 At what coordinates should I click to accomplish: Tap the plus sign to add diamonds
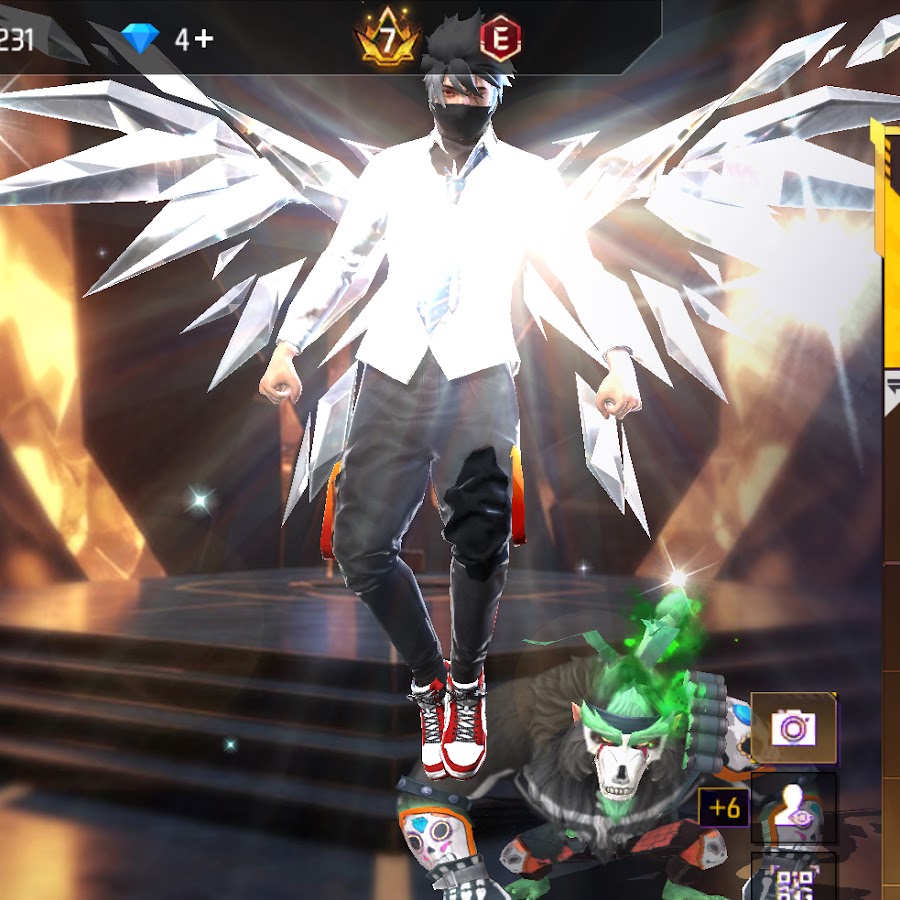[x=204, y=39]
